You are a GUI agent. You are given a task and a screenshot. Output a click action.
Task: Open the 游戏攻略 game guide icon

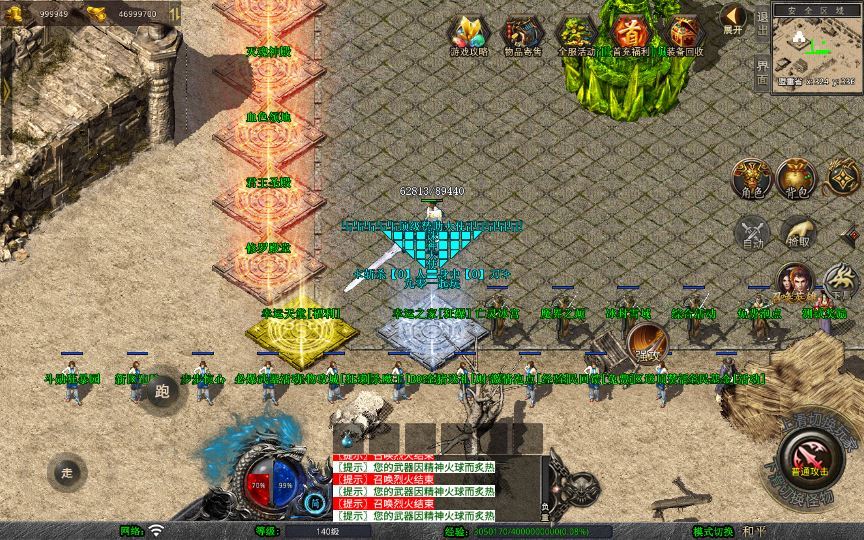pyautogui.click(x=468, y=34)
